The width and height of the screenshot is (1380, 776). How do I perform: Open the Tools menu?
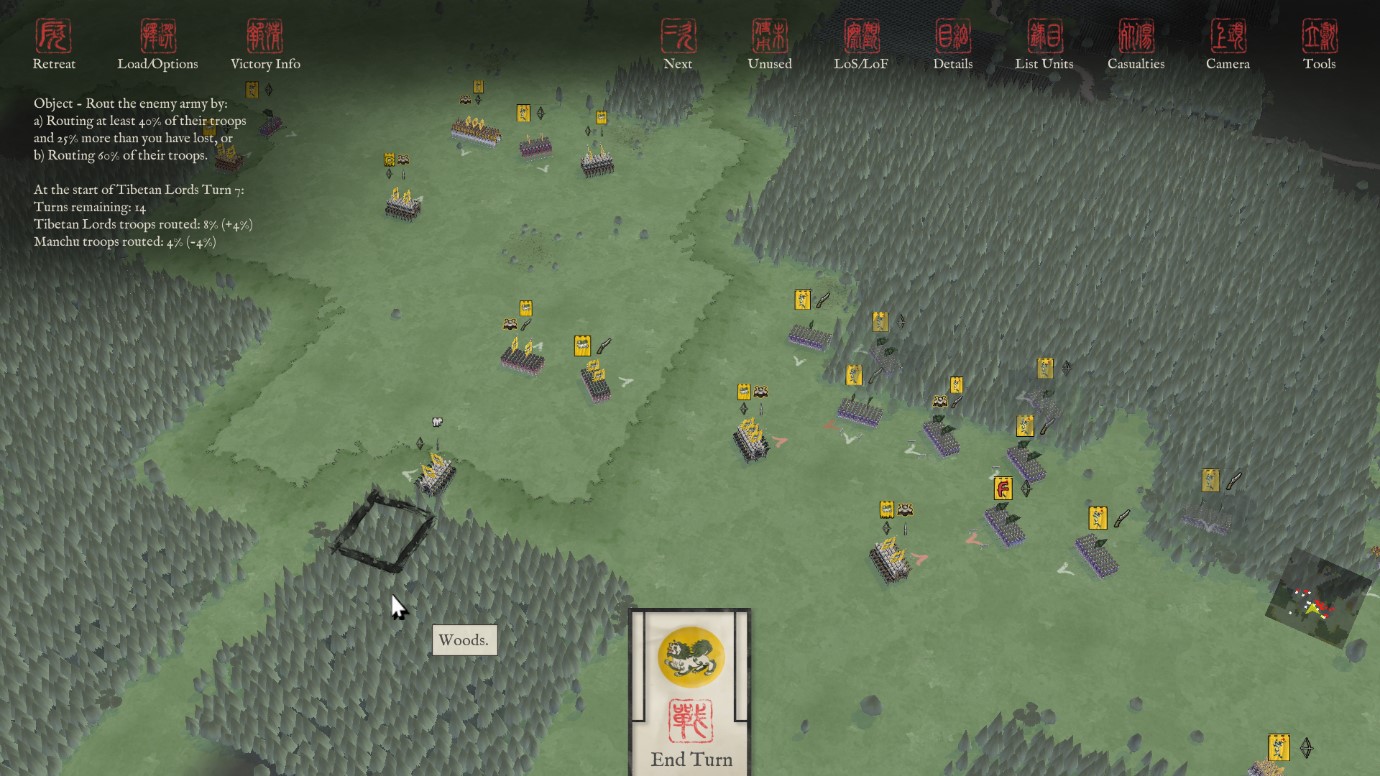[x=1319, y=45]
